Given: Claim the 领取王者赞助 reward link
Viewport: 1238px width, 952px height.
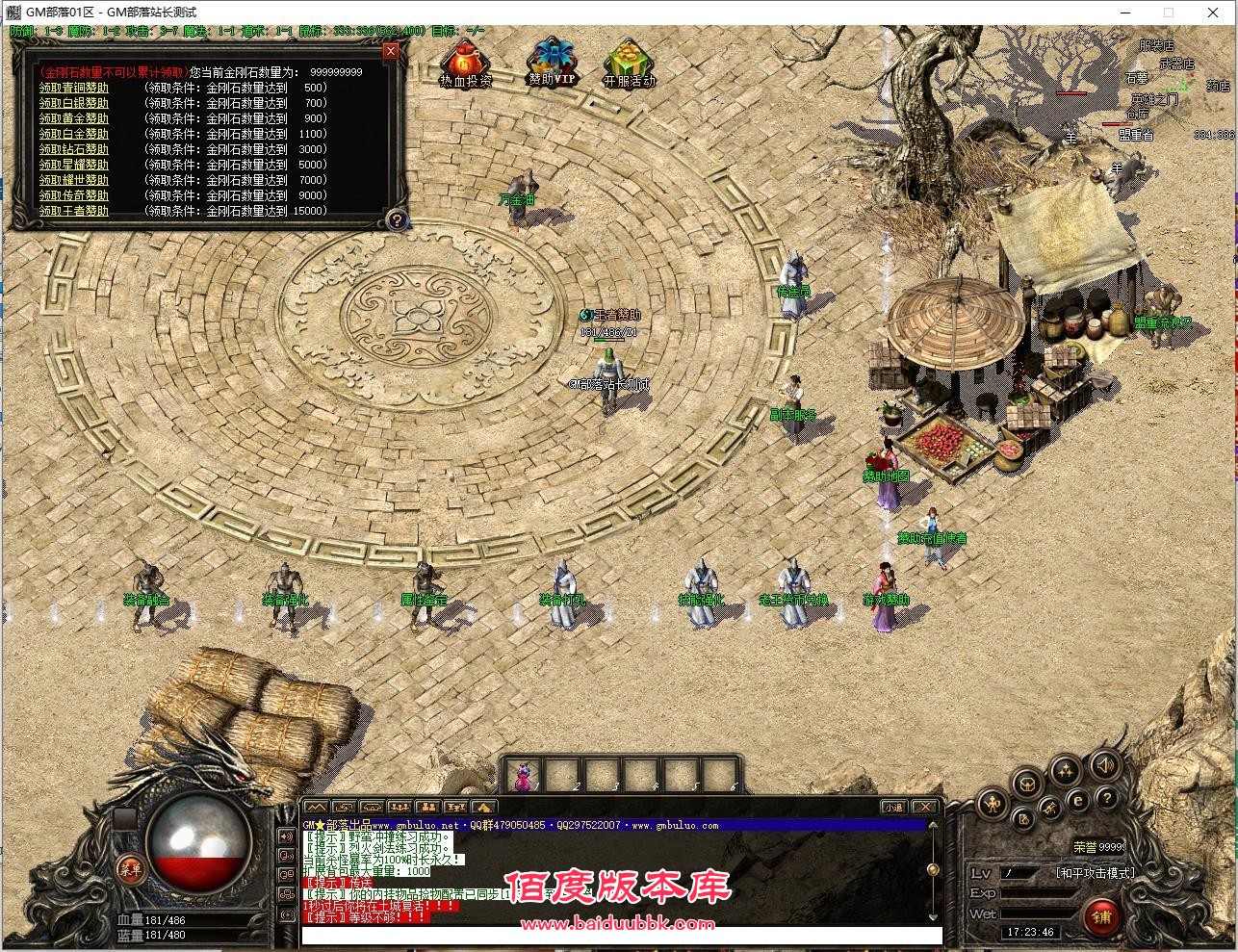Looking at the screenshot, I should tap(74, 211).
